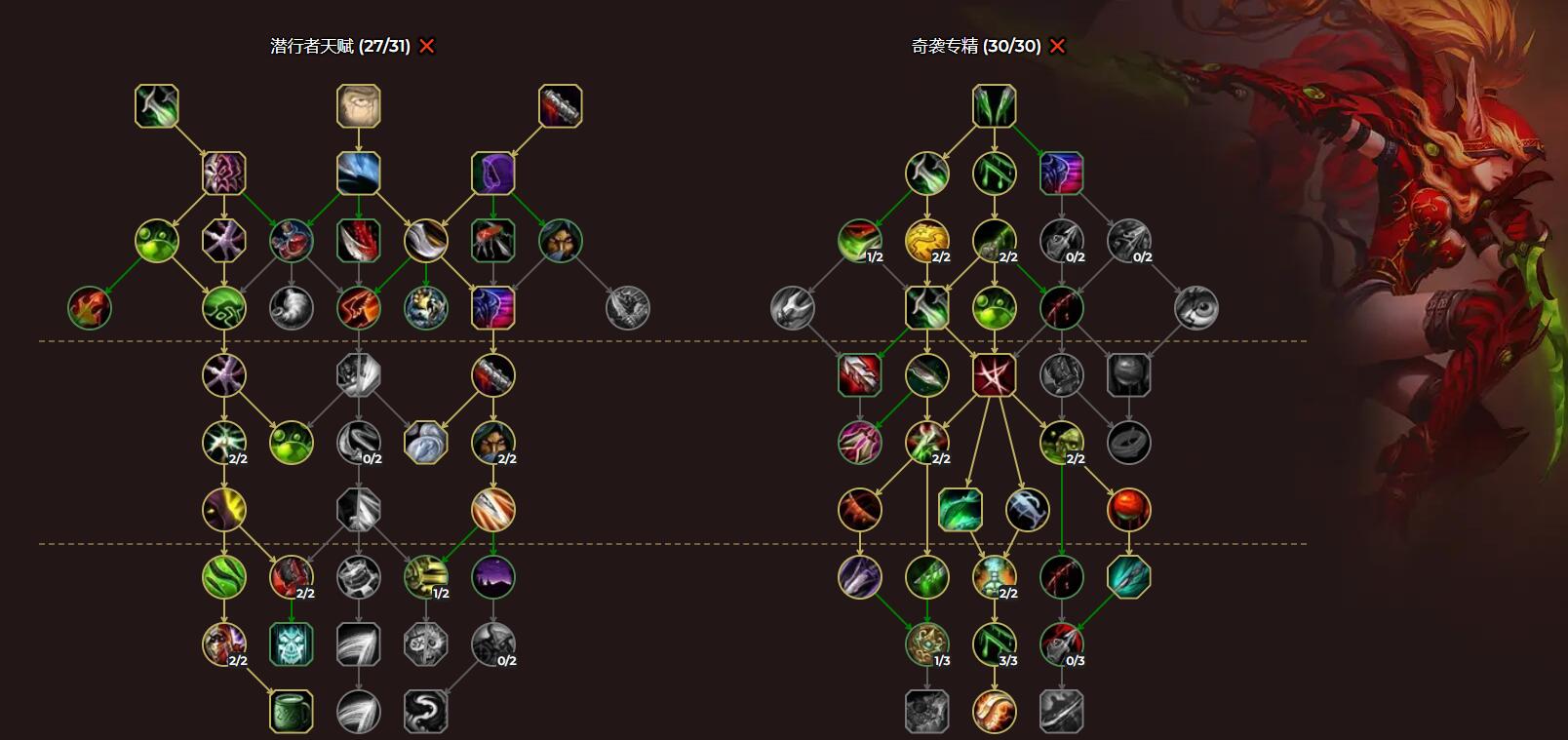1568x740 pixels.
Task: Select the red orb talent node
Action: (x=1129, y=510)
